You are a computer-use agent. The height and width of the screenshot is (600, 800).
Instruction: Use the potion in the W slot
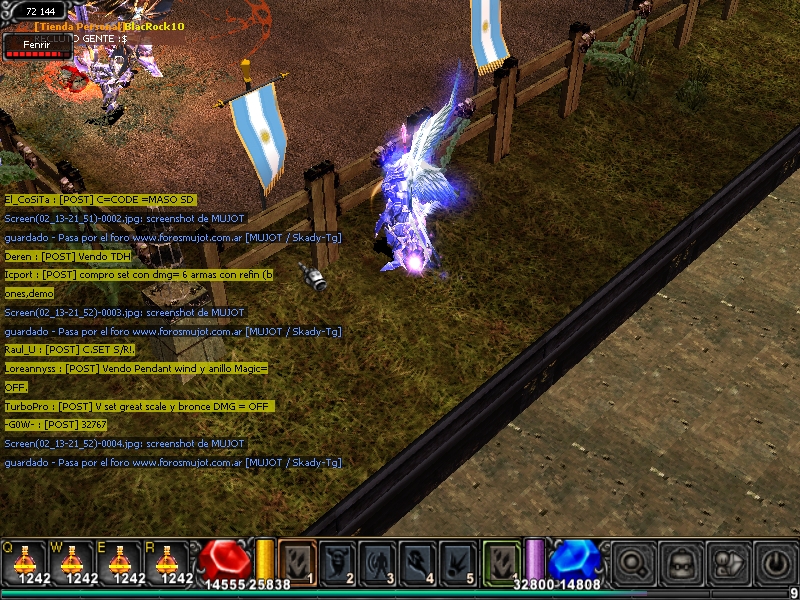74,561
